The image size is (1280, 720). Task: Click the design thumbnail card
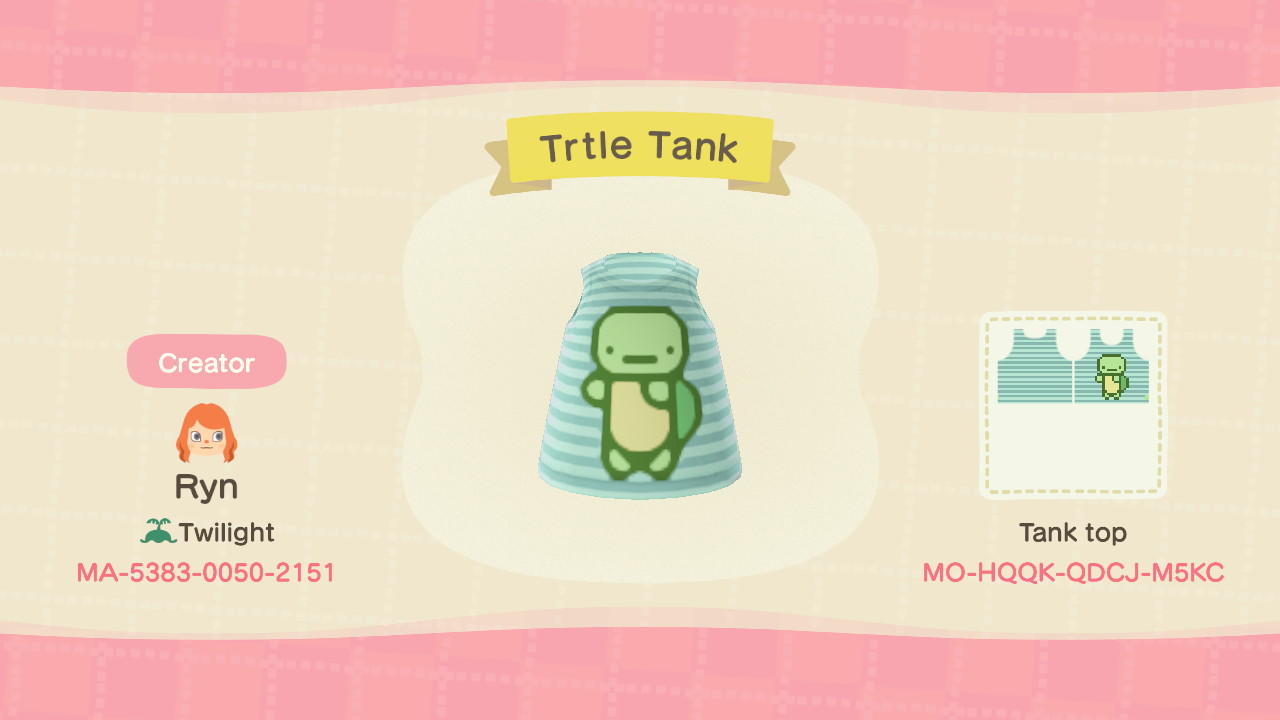[1073, 405]
